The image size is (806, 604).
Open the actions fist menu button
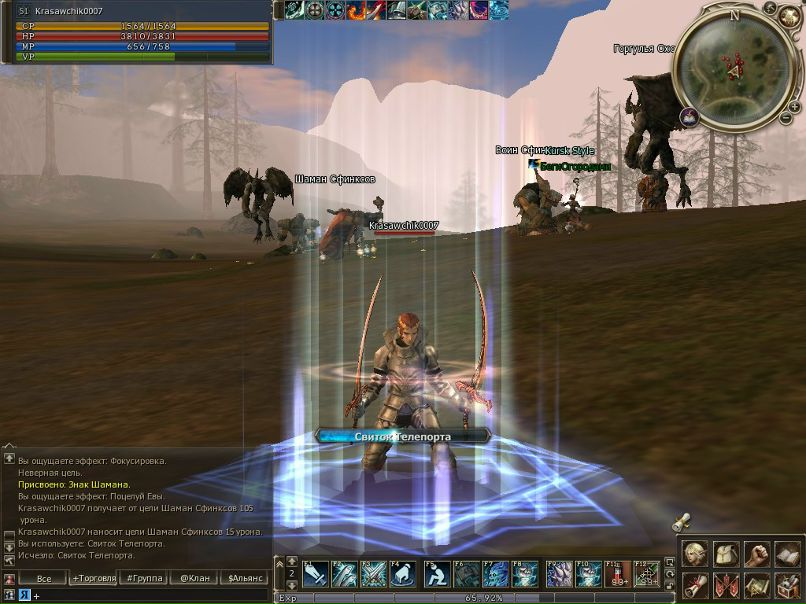(x=757, y=555)
